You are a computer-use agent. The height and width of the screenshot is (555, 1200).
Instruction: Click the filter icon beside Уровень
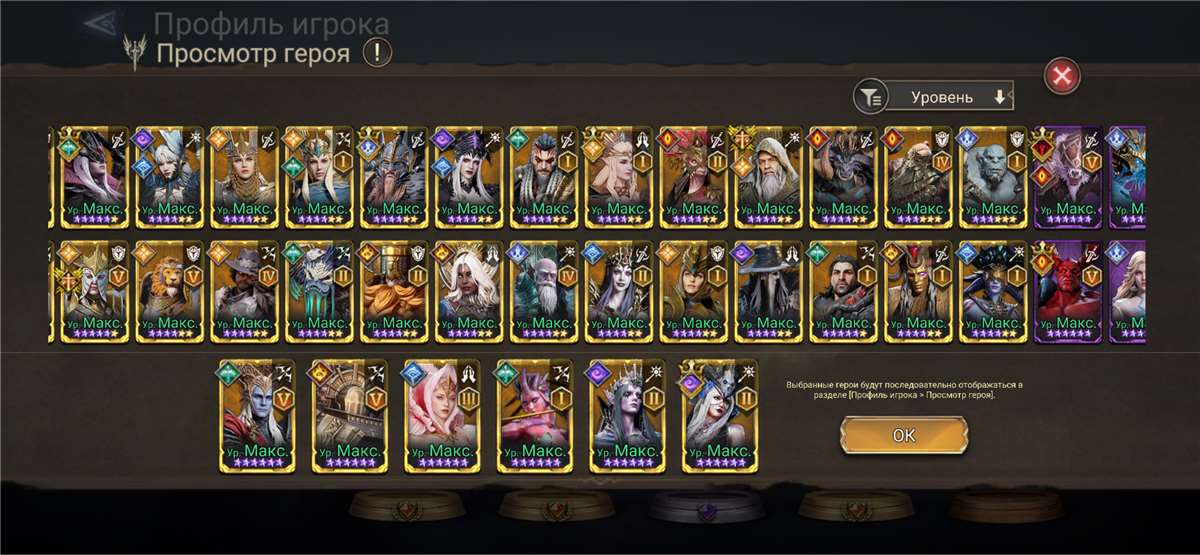[x=871, y=97]
